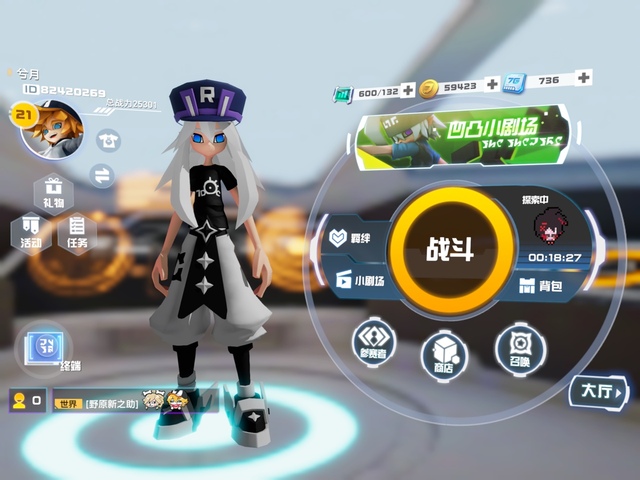Open the outfit shirt icon
The image size is (640, 480).
coord(107,141)
